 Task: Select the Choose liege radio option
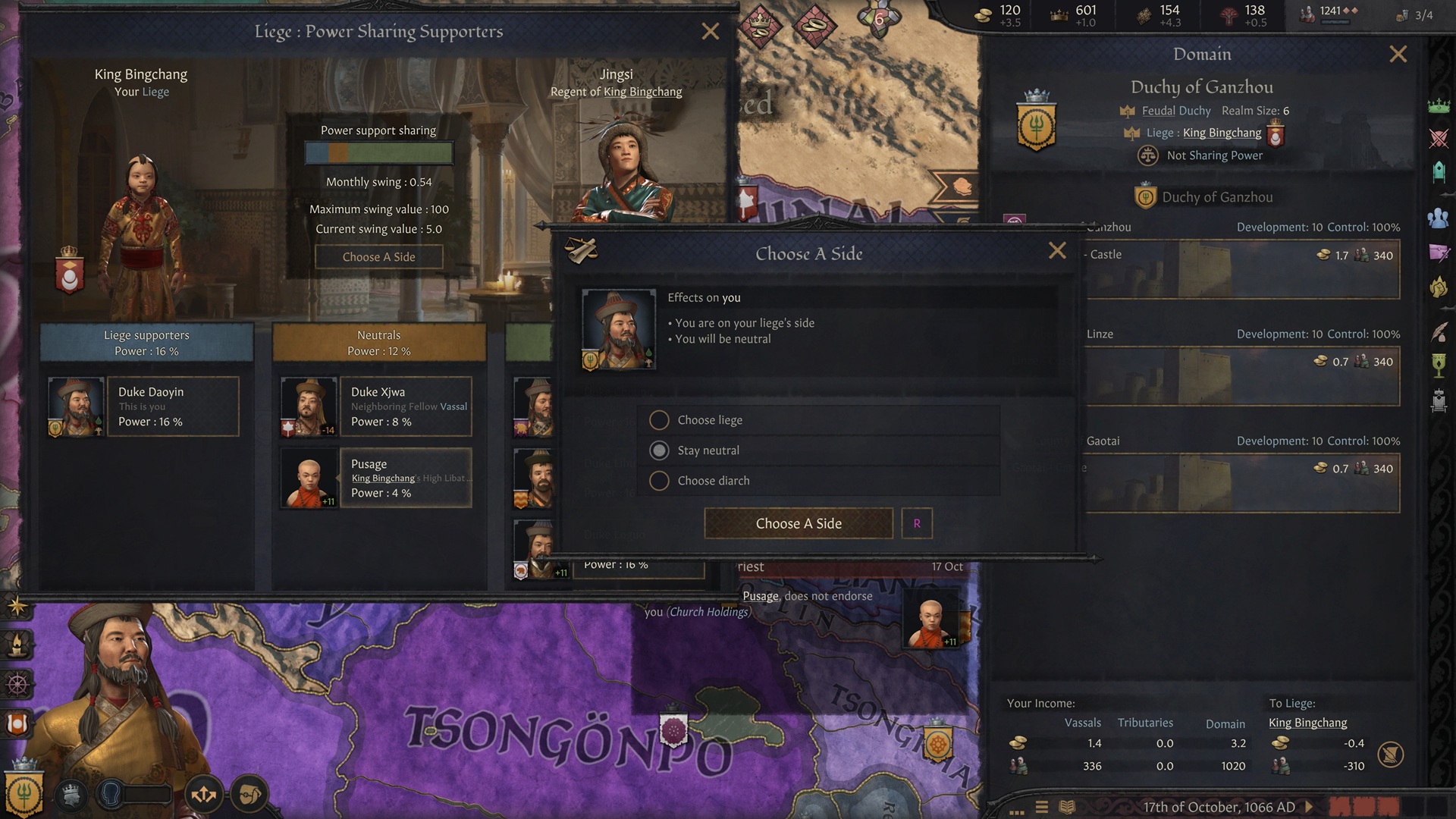659,420
